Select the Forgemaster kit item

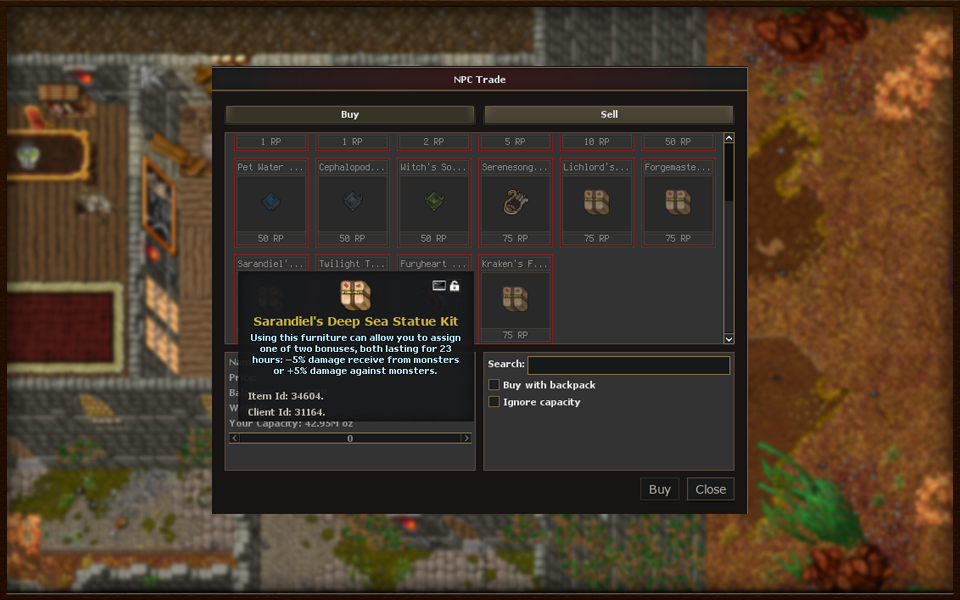click(678, 203)
